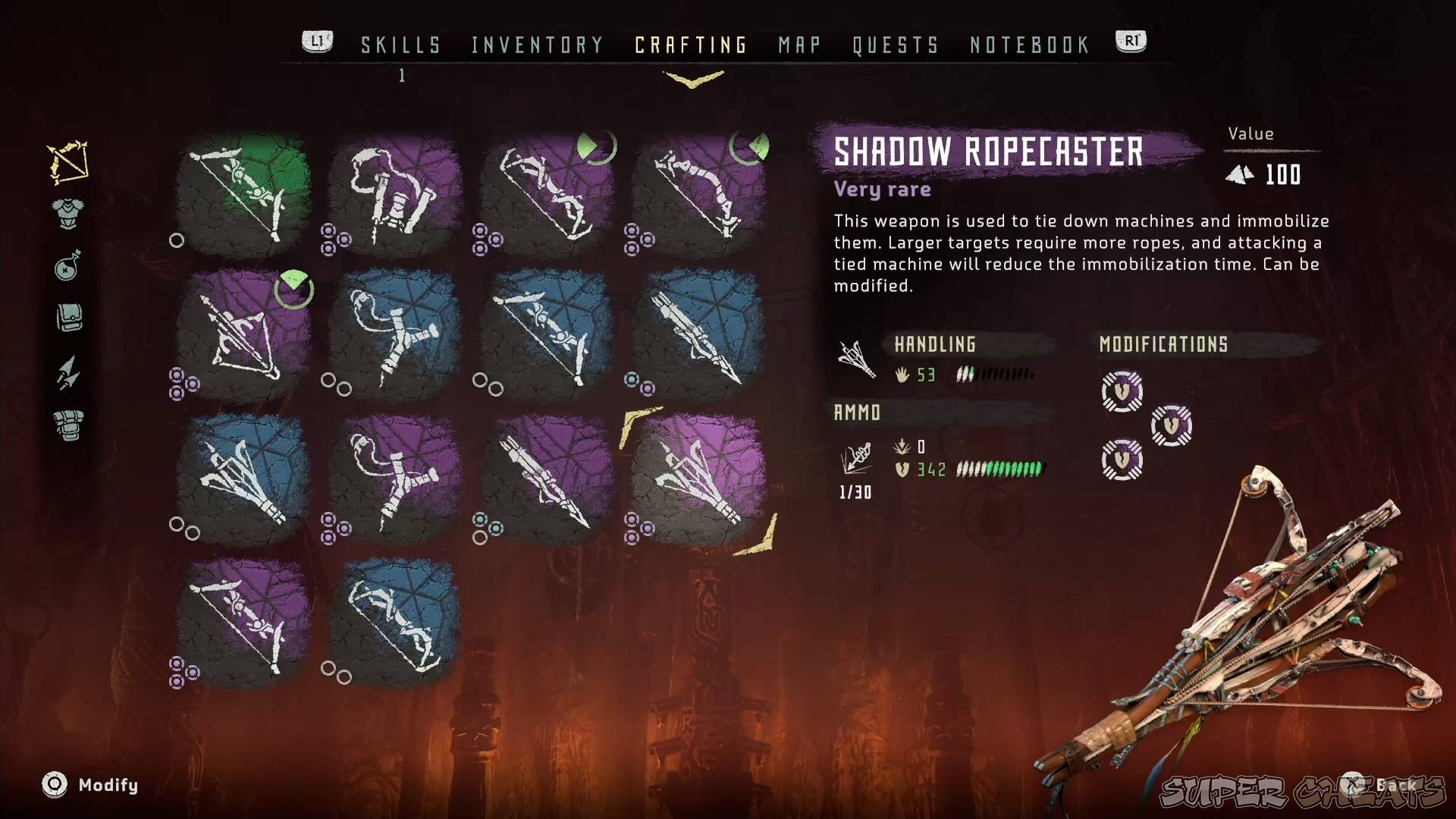Viewport: 1456px width, 819px height.
Task: Open the QUESTS tab
Action: (895, 45)
